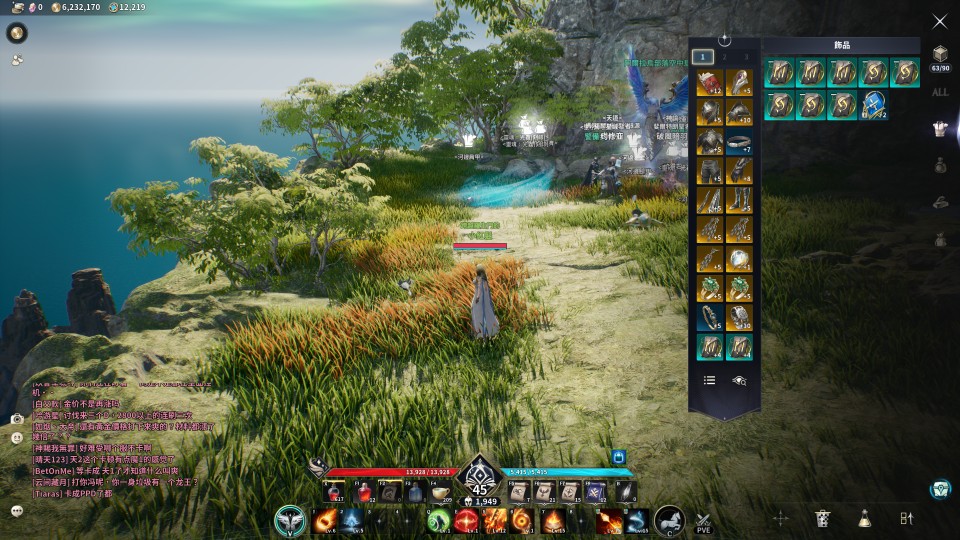
Task: Toggle the eye view icon under equipment
Action: pos(739,380)
